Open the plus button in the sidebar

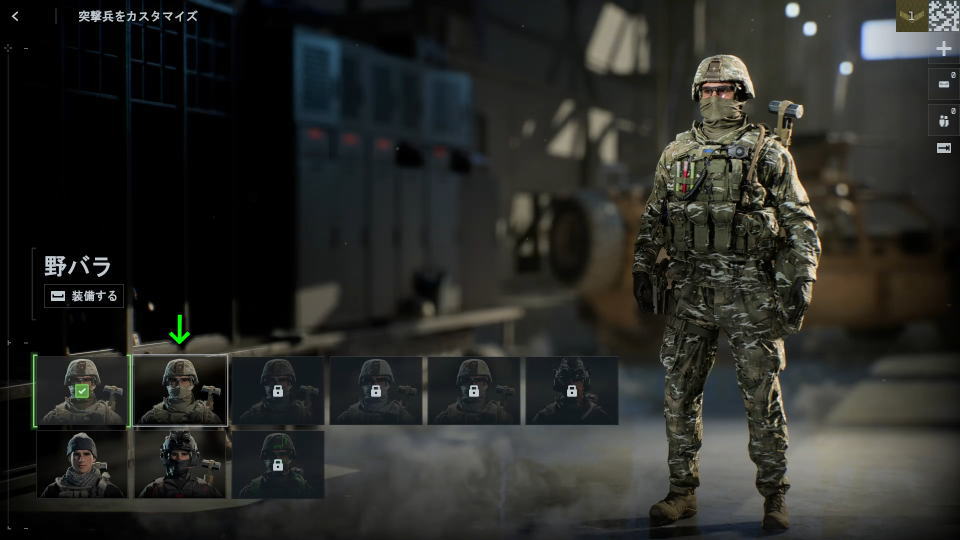[943, 49]
